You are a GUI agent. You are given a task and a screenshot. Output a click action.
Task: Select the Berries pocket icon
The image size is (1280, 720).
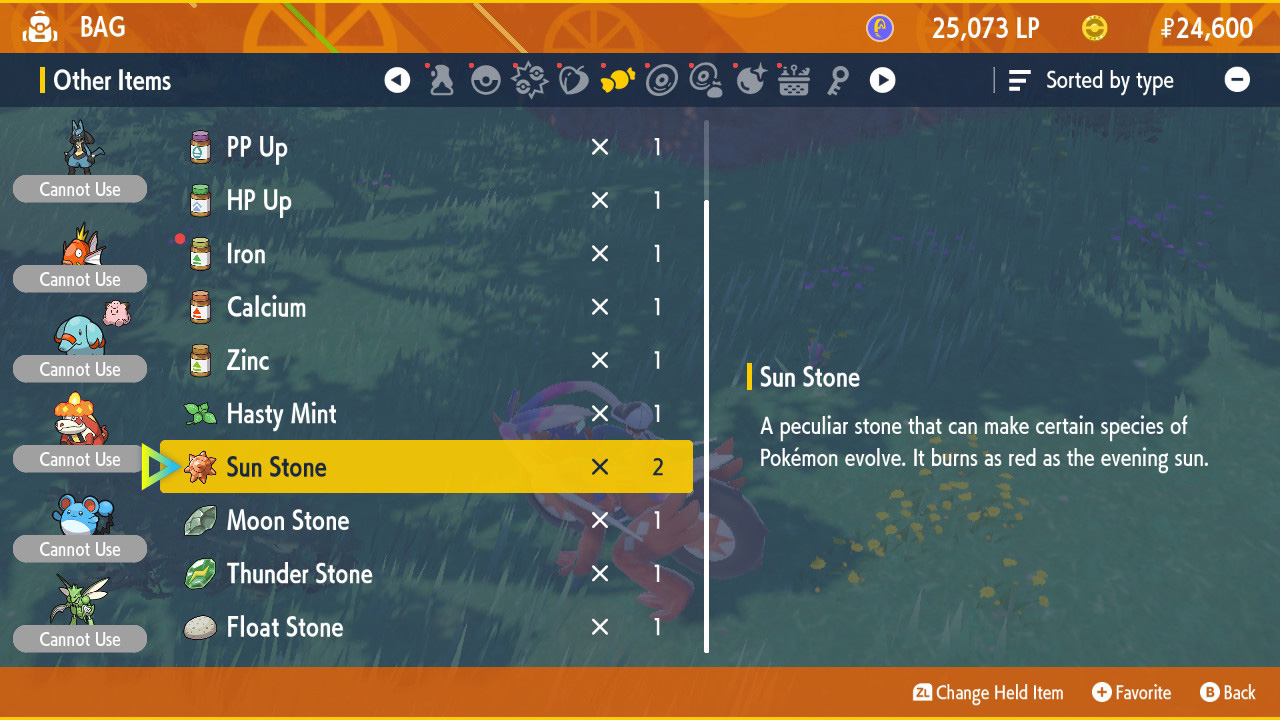573,80
